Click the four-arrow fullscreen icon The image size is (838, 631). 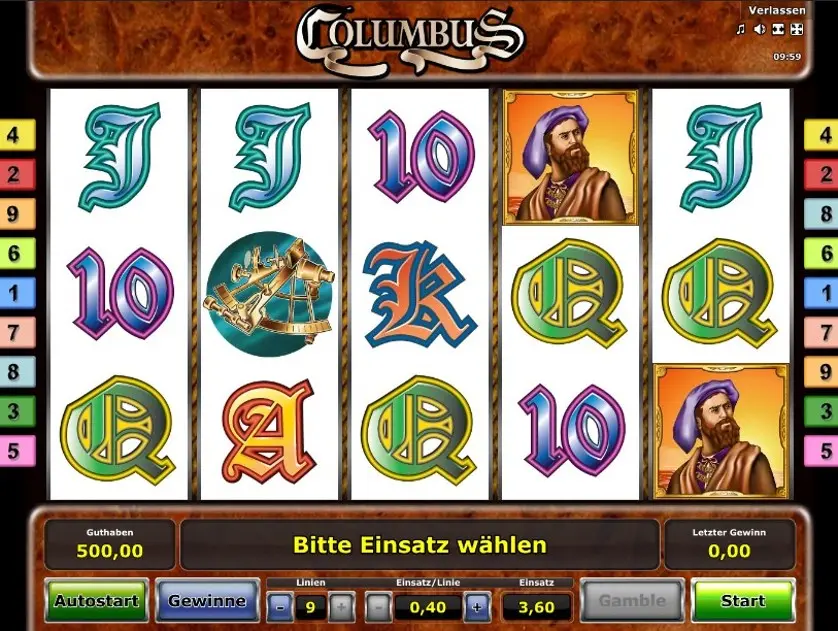pyautogui.click(x=795, y=29)
